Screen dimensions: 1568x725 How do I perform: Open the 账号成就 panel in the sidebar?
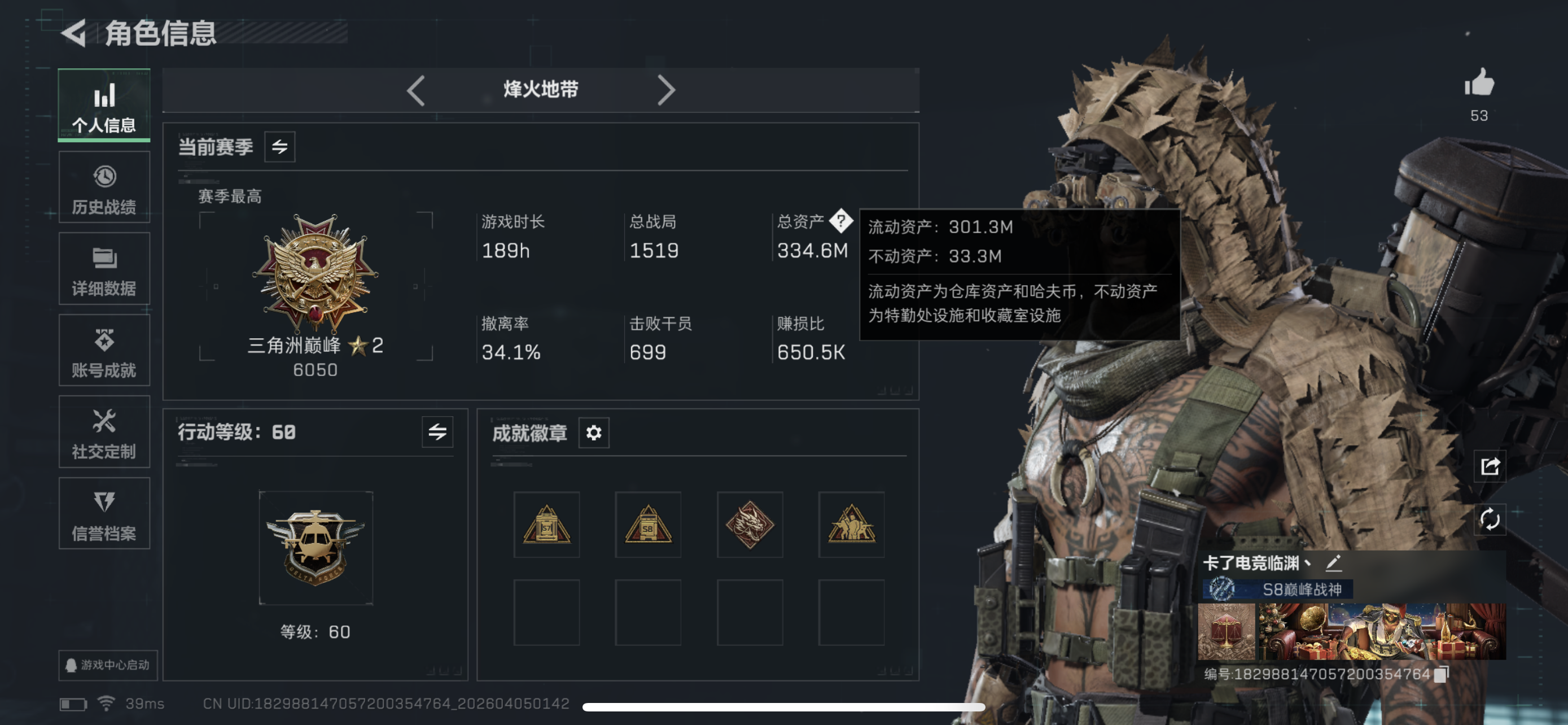point(104,350)
